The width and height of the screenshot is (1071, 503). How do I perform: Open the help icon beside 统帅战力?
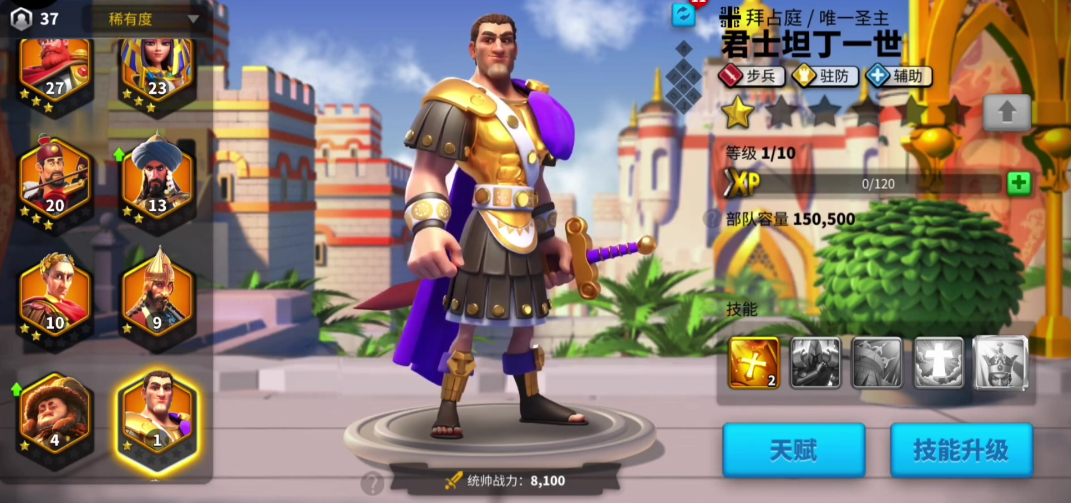372,484
